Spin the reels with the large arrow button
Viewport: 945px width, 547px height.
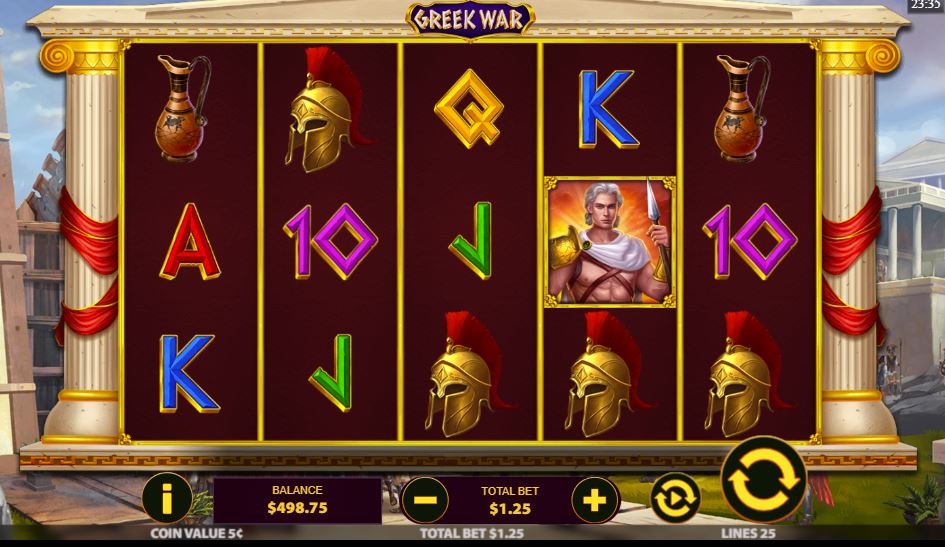[x=764, y=480]
